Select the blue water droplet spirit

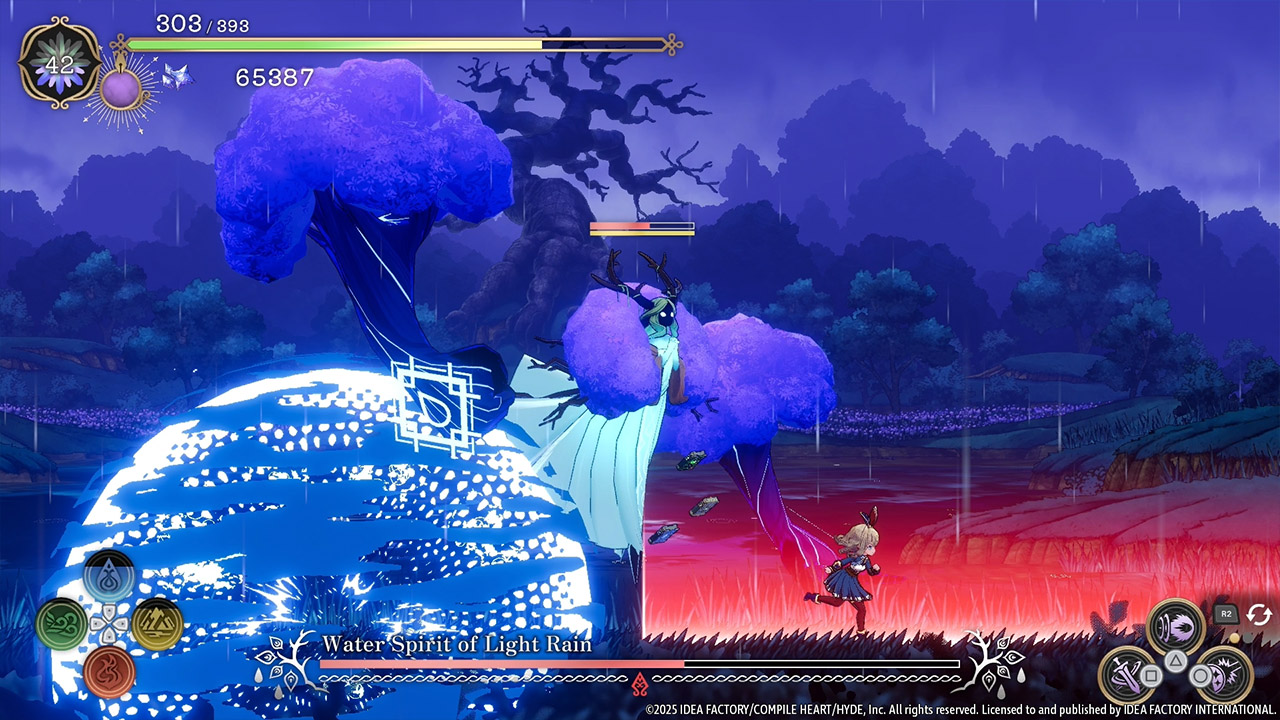point(109,577)
